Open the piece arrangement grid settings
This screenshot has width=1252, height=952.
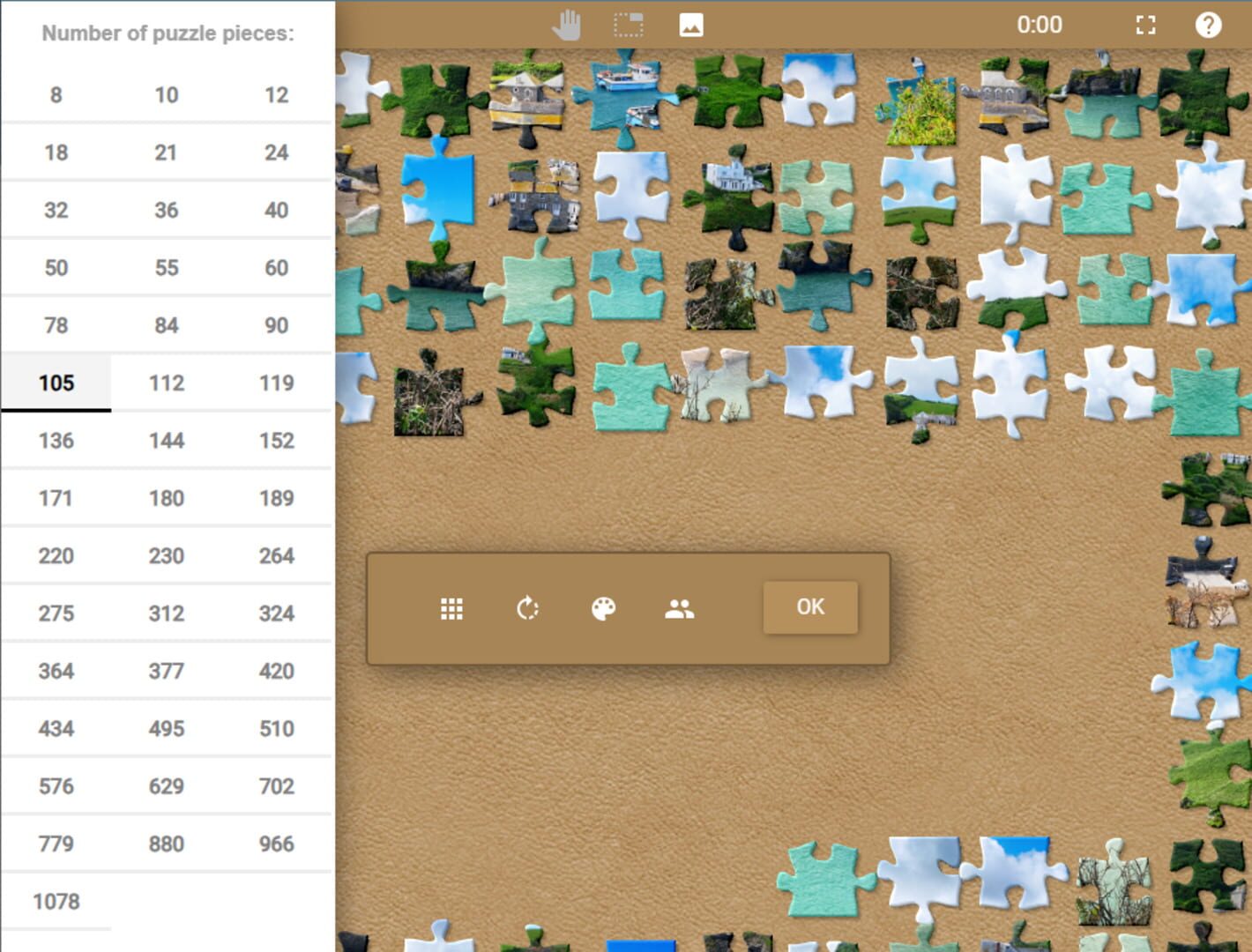pyautogui.click(x=452, y=607)
